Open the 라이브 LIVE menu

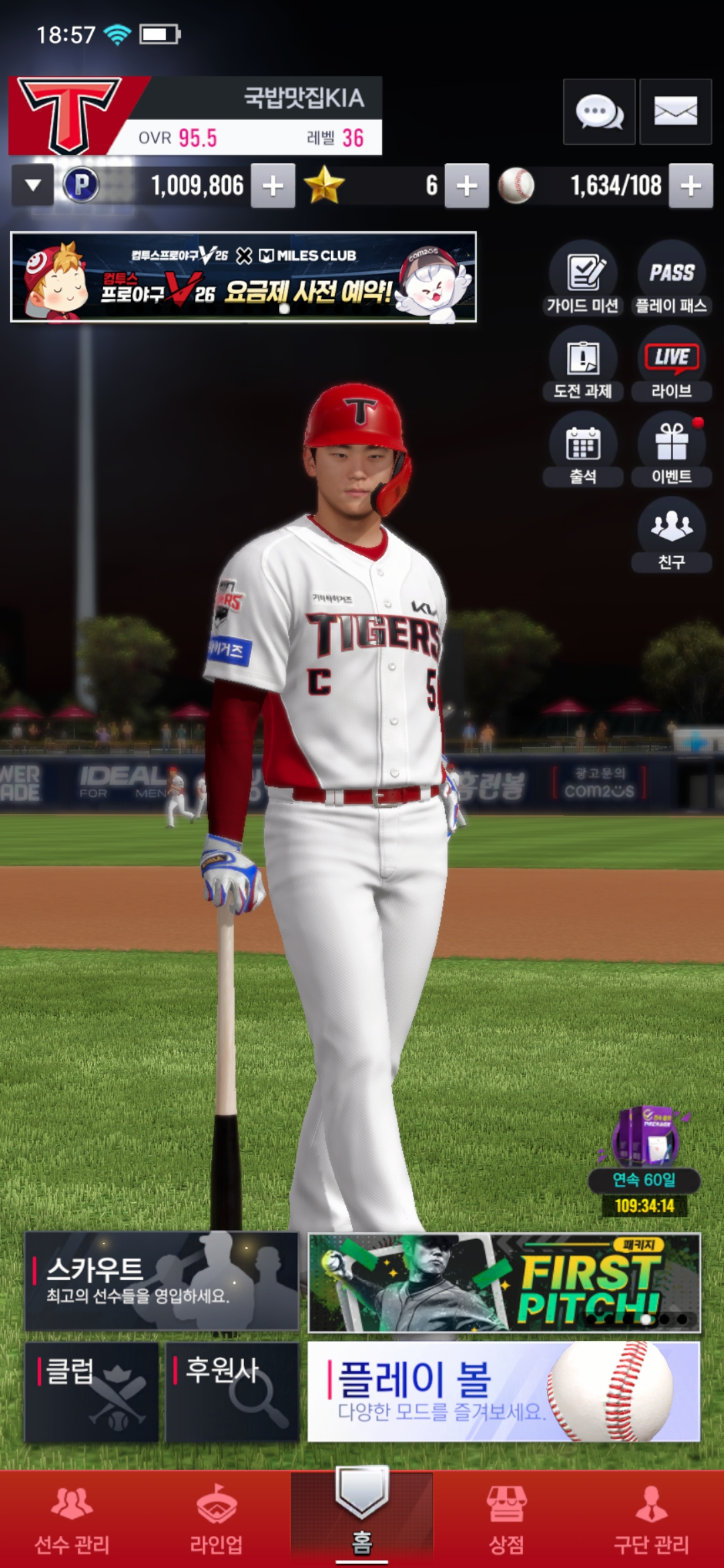(671, 365)
